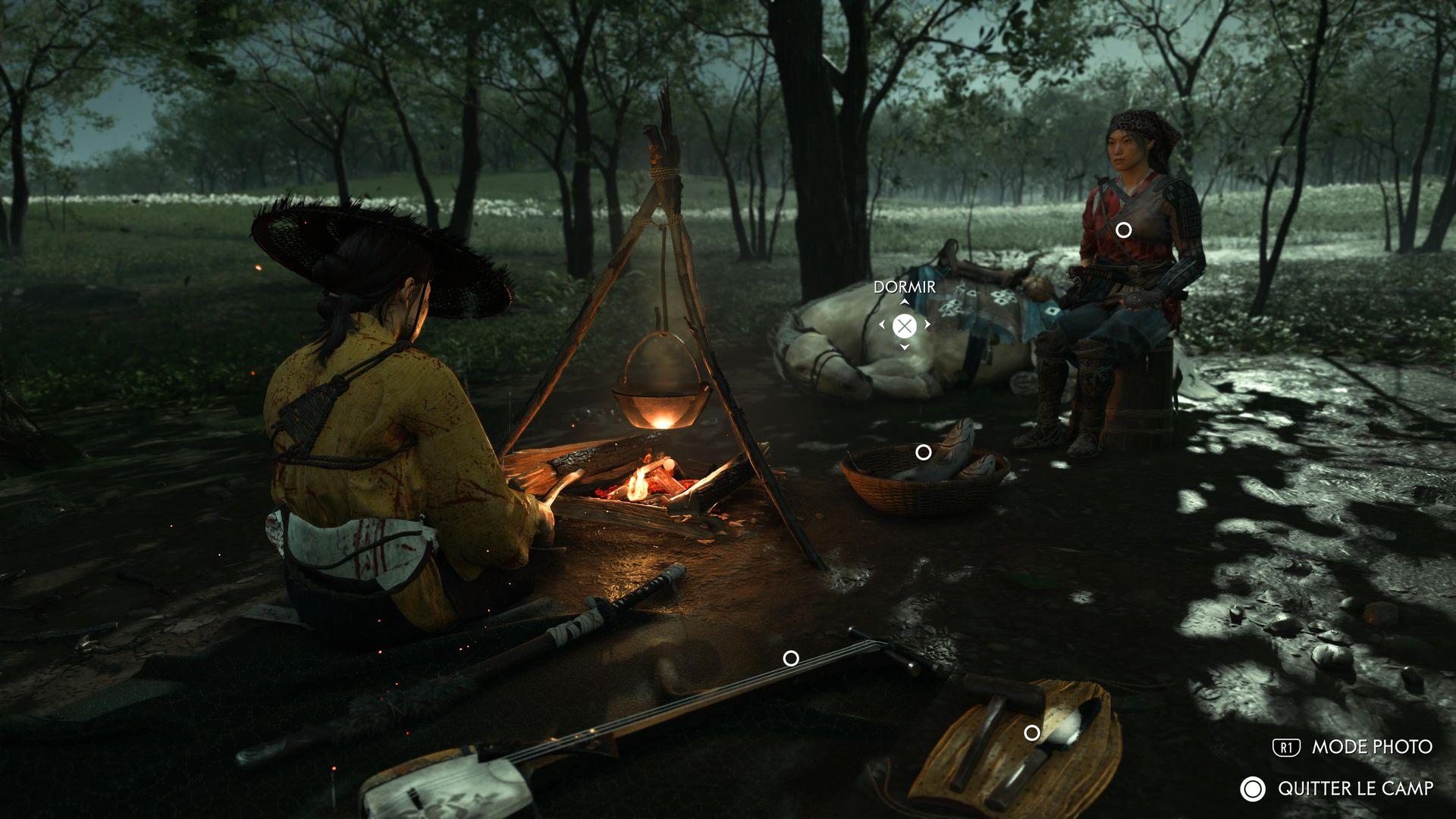
Task: Pick the marker on the shamisen instrument
Action: click(790, 658)
